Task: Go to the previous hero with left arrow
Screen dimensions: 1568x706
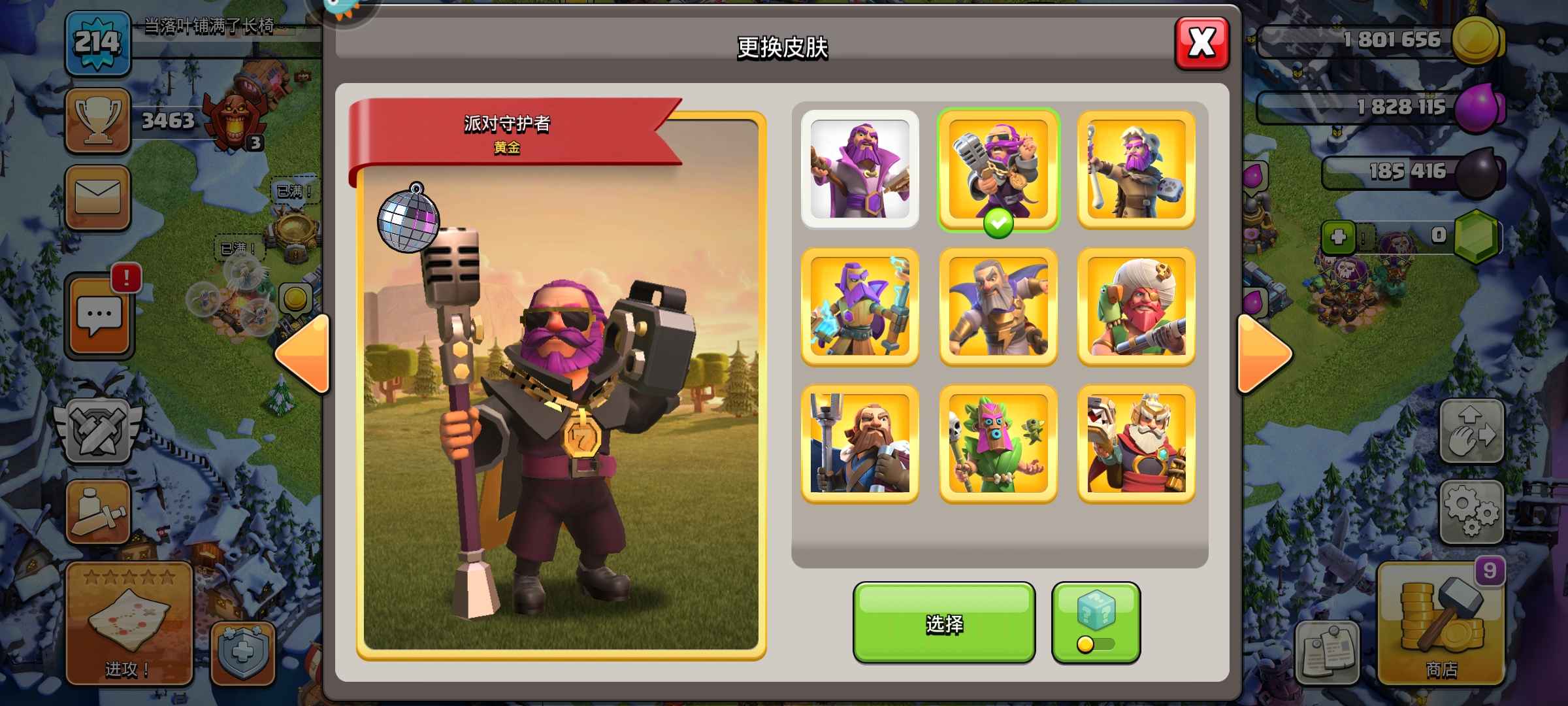Action: tap(304, 354)
